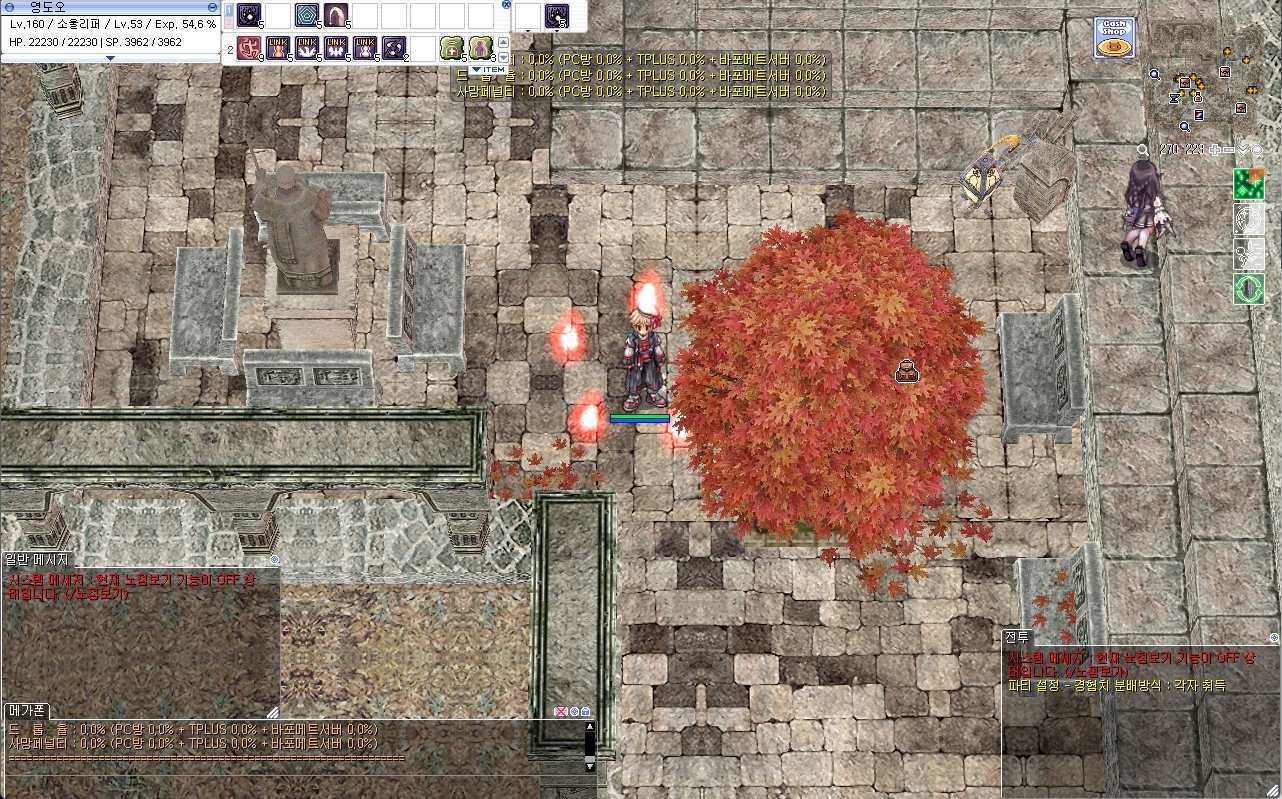The height and width of the screenshot is (799, 1282).
Task: Zoom in the minimap with plus button
Action: (1214, 150)
